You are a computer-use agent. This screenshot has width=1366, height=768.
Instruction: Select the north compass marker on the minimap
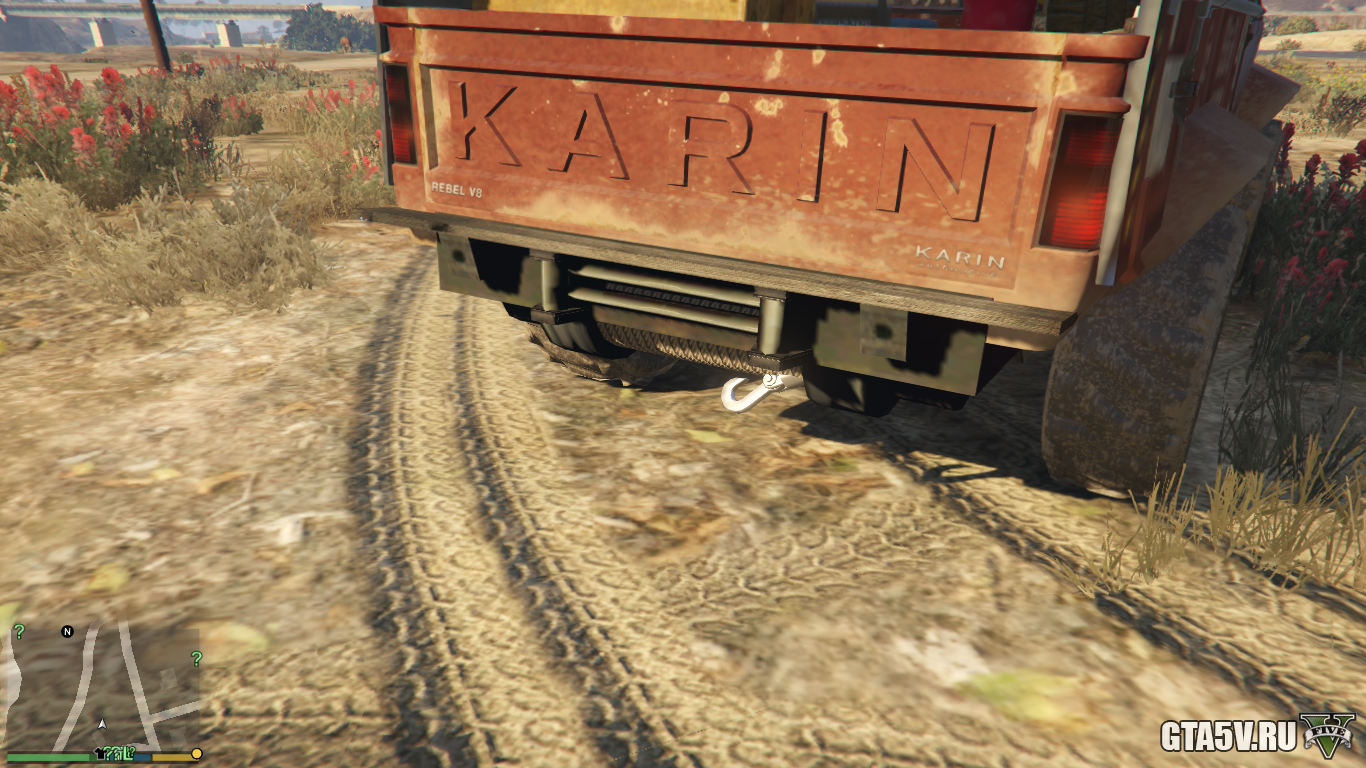pos(67,632)
